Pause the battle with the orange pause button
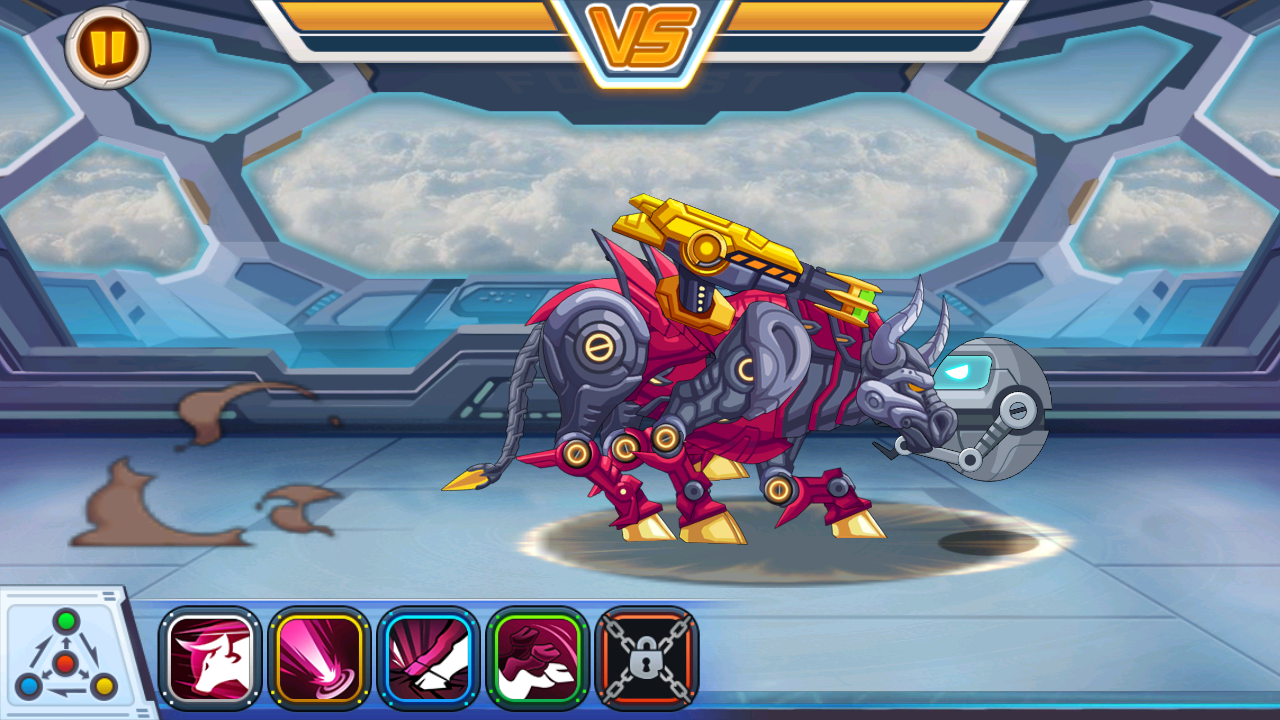 point(107,46)
